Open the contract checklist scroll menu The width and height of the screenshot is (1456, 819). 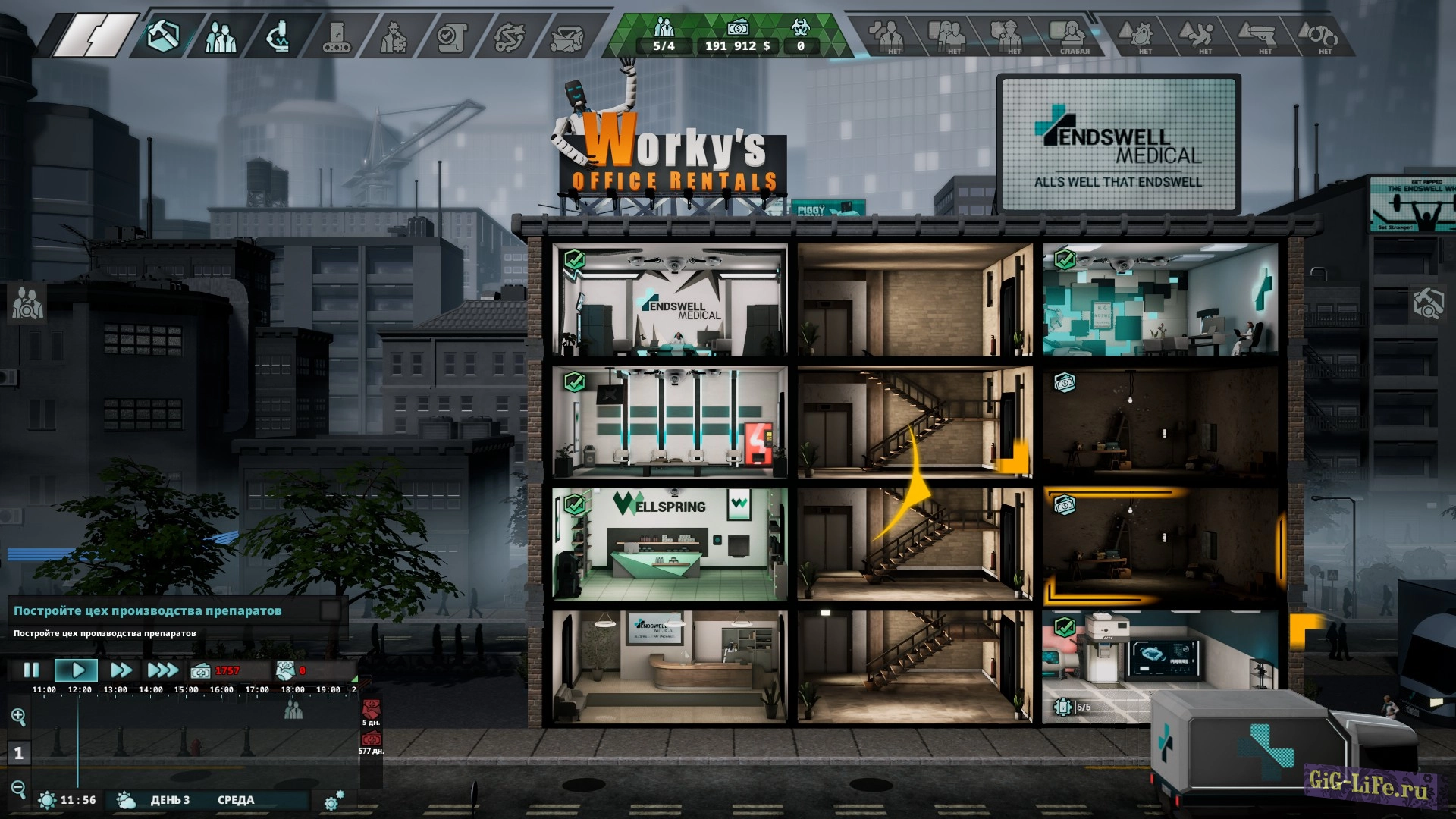coord(452,36)
